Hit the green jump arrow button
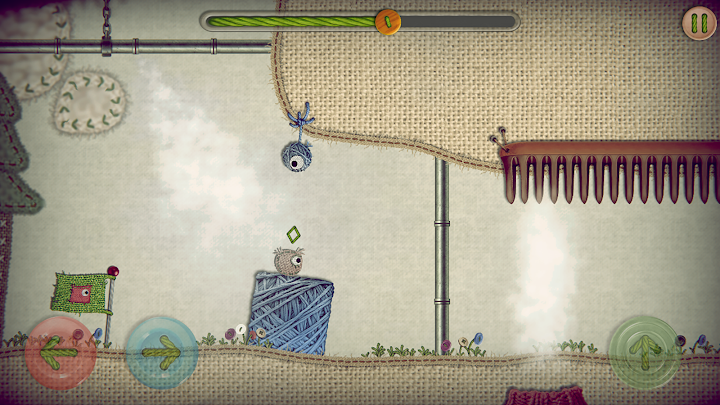The height and width of the screenshot is (405, 720). pyautogui.click(x=645, y=351)
